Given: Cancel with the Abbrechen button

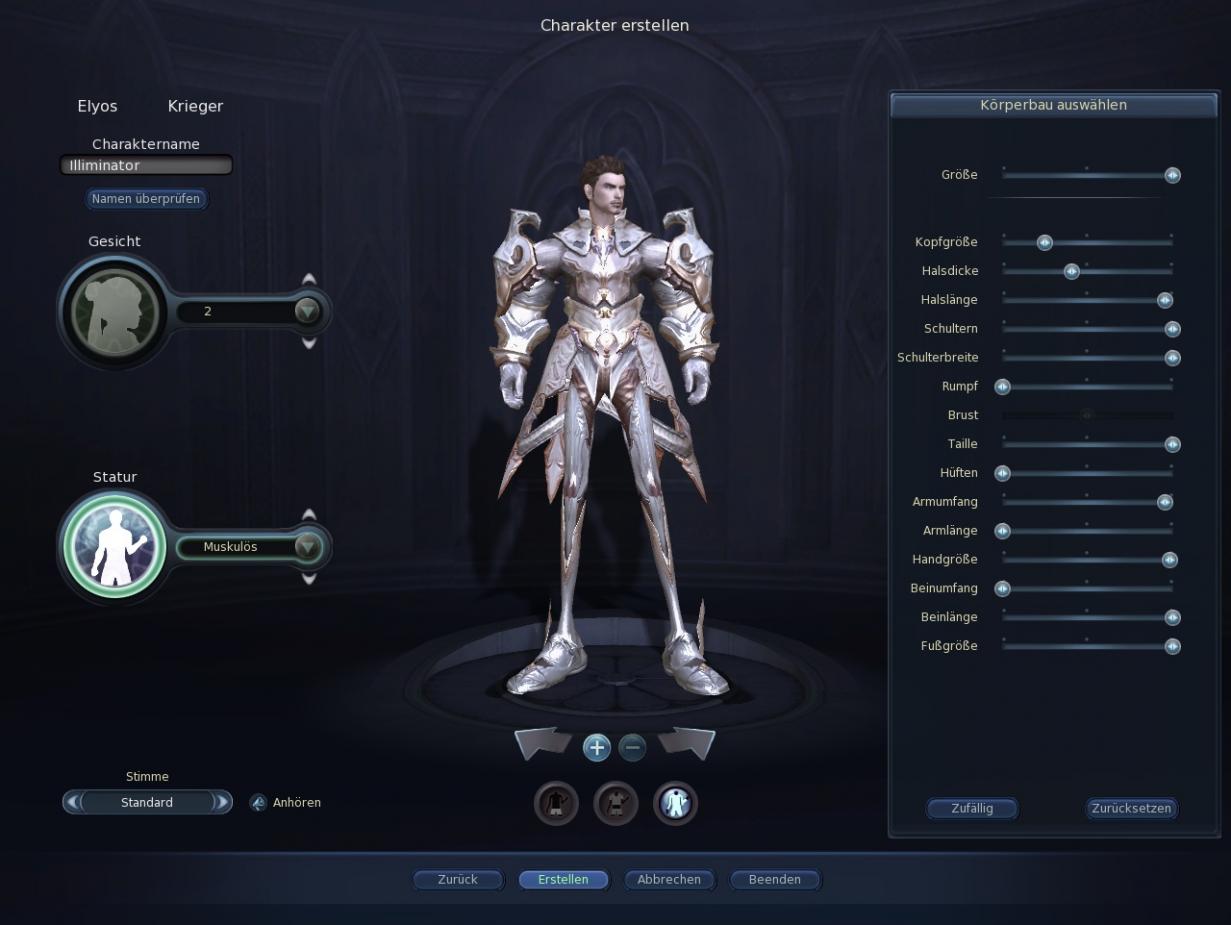Looking at the screenshot, I should (x=669, y=880).
